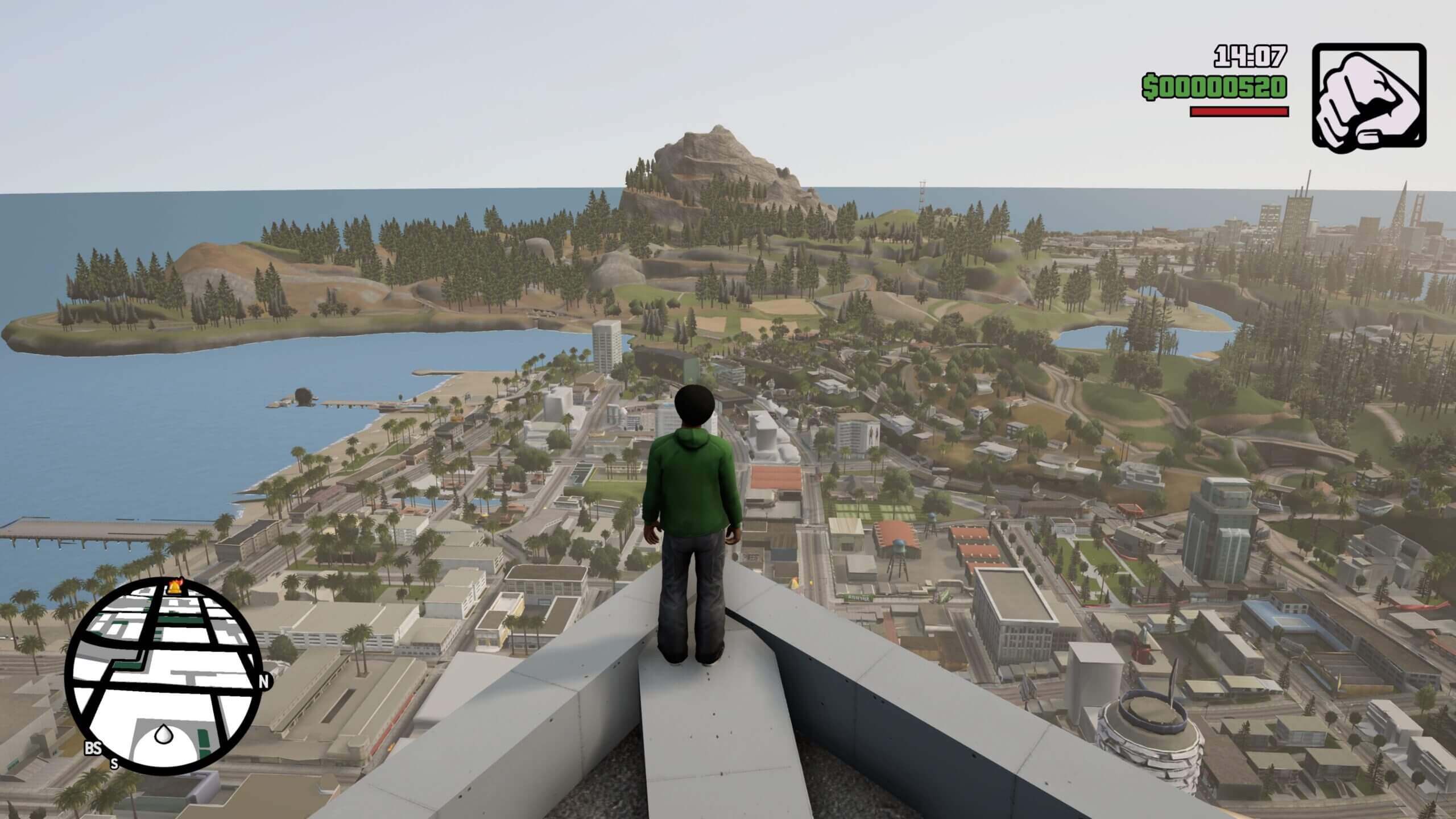Select the S marker on radar edge

pyautogui.click(x=114, y=763)
